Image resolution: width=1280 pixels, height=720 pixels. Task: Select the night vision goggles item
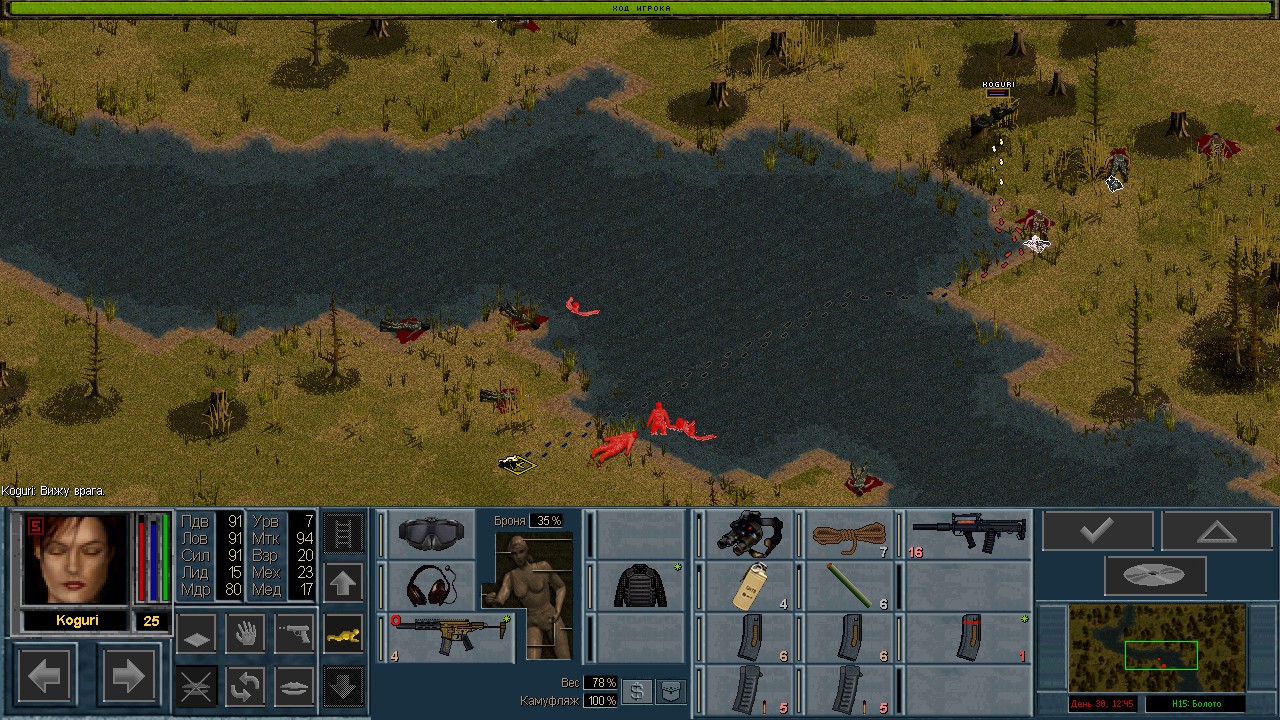click(x=750, y=534)
